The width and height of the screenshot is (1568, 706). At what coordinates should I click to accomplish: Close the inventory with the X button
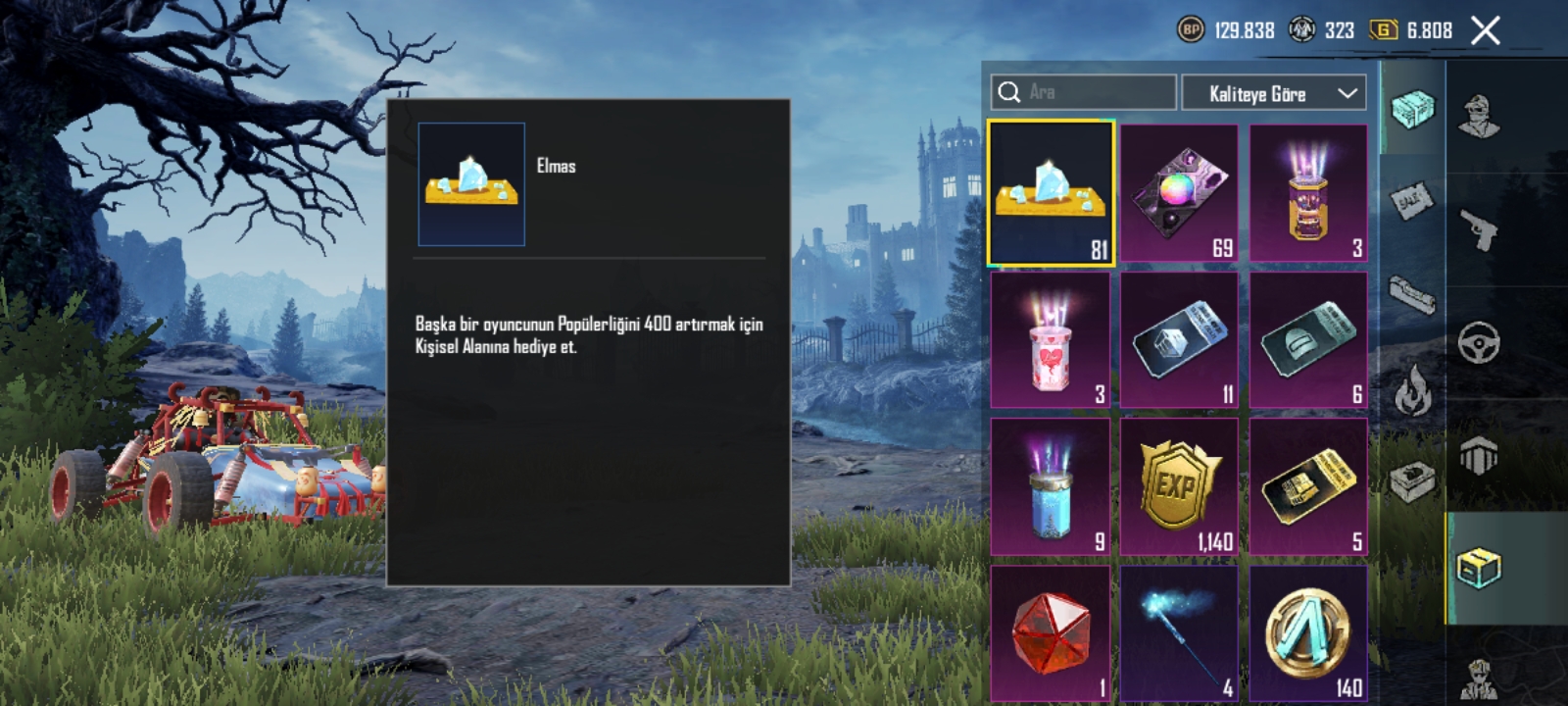click(1485, 30)
